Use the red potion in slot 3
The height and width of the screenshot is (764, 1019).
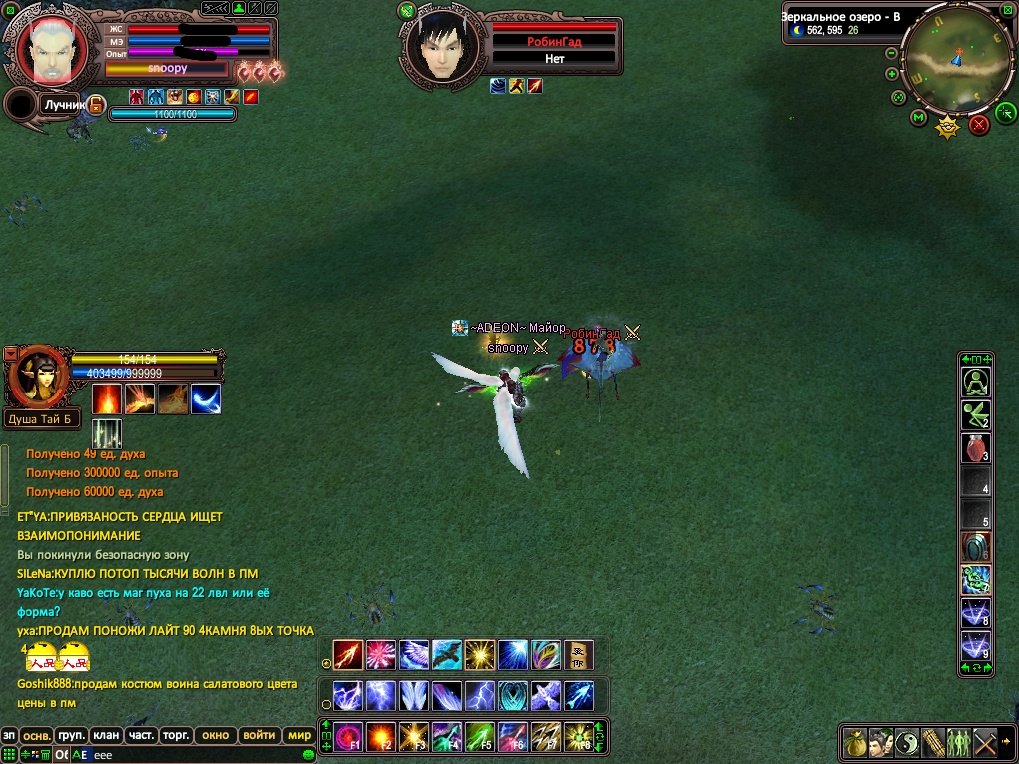coord(975,447)
